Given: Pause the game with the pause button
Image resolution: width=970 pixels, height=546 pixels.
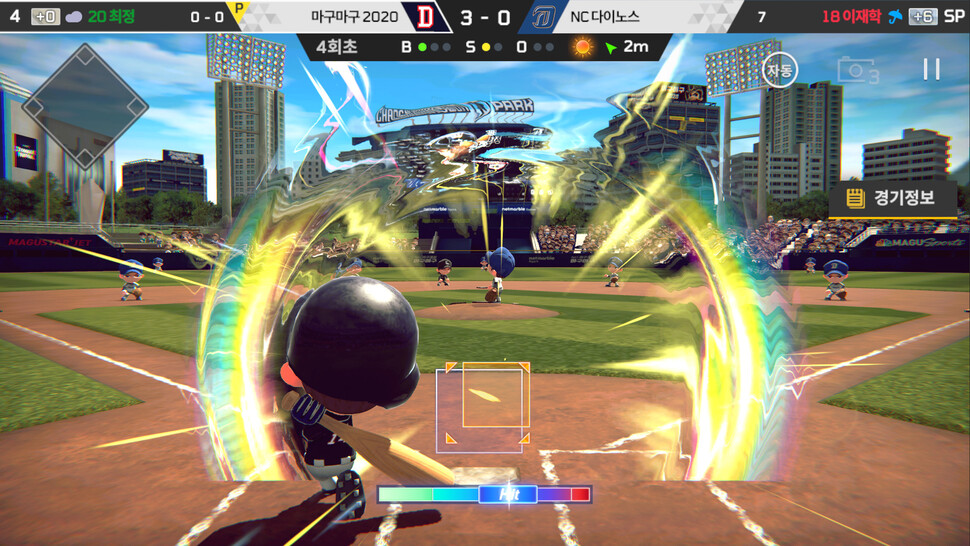Looking at the screenshot, I should point(931,69).
